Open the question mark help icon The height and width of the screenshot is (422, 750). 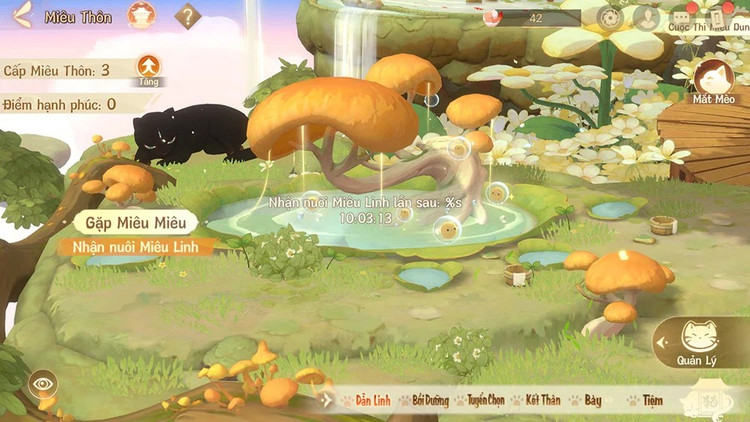[187, 16]
